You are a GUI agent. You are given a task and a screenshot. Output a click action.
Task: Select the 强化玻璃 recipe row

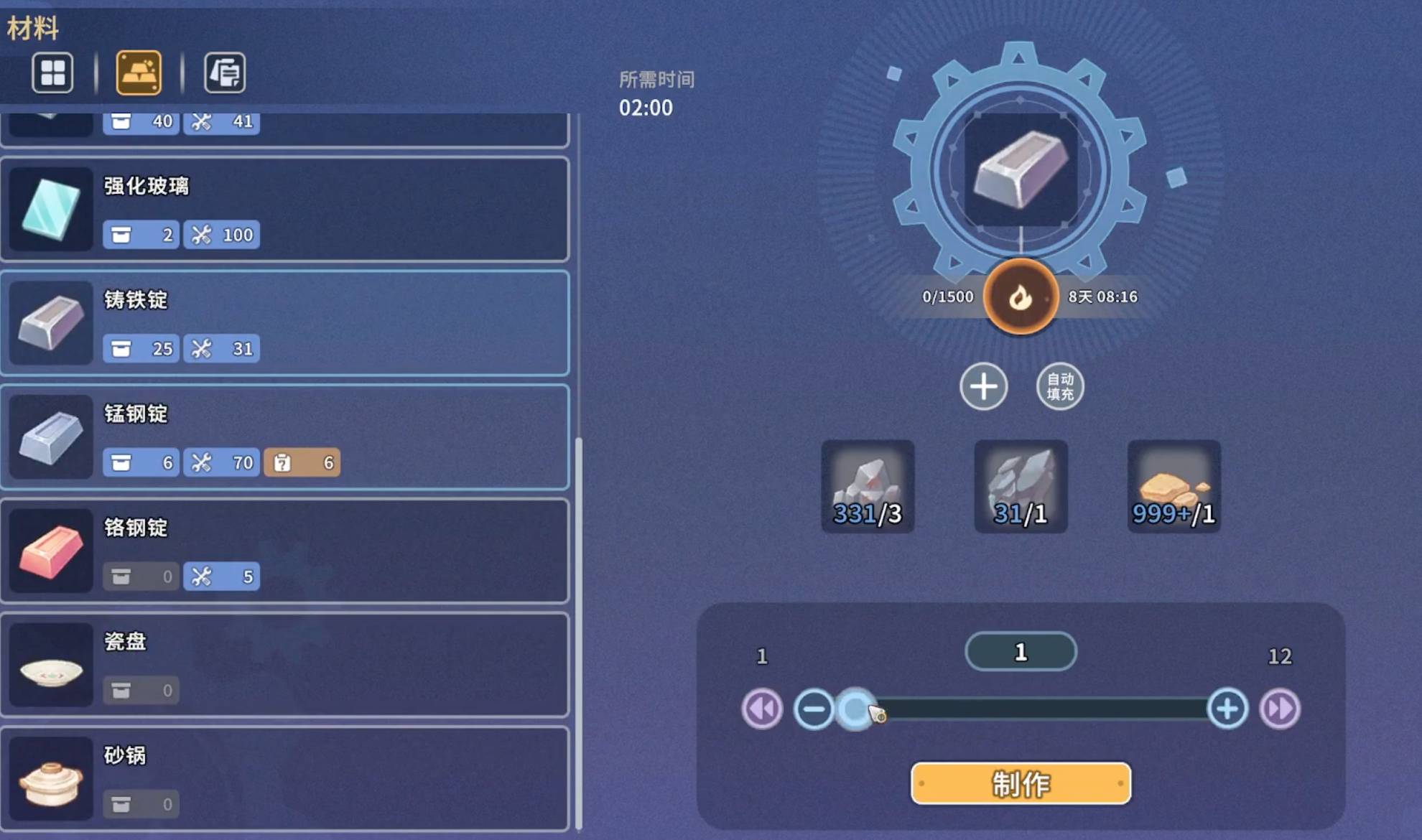coord(284,209)
